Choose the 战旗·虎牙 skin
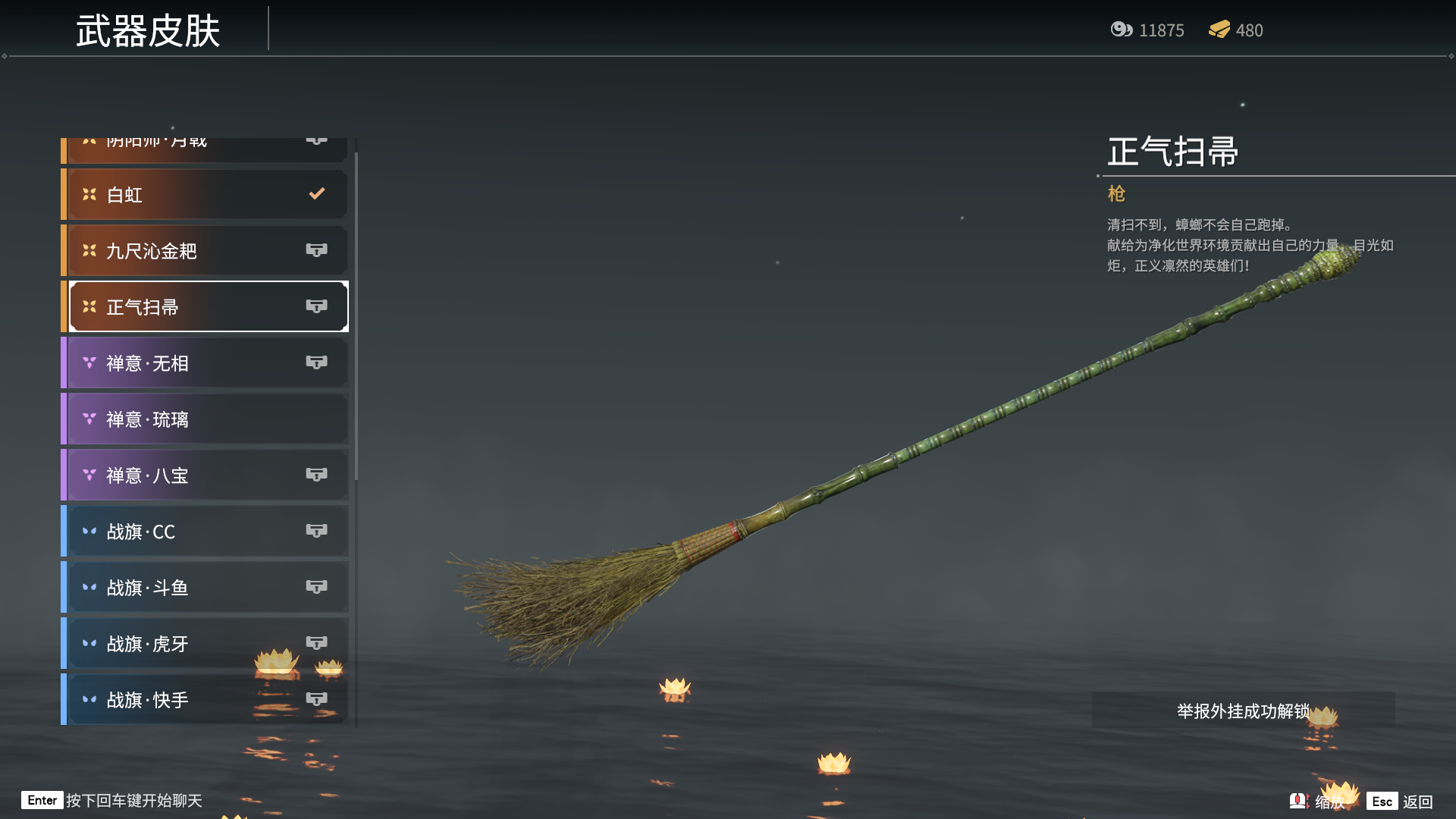Screen dimensions: 1456x819 pyautogui.click(x=206, y=644)
